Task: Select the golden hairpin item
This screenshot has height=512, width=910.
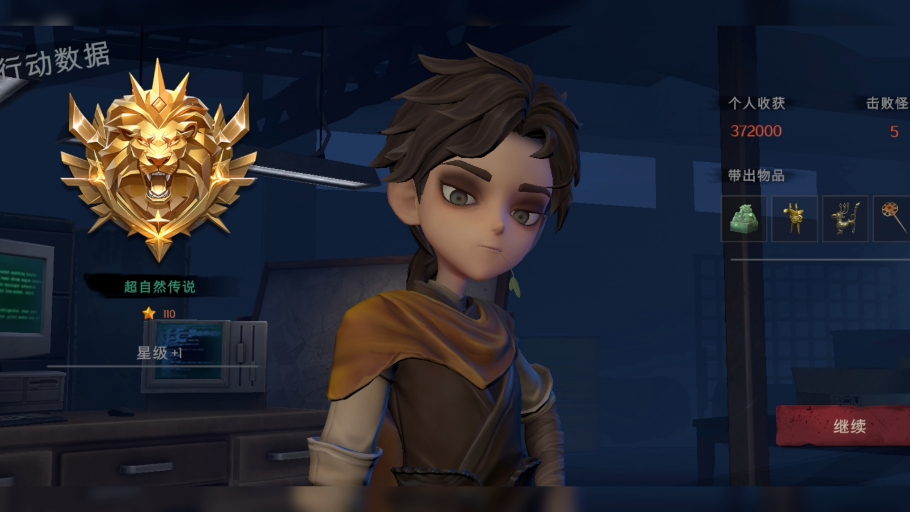Action: click(893, 218)
